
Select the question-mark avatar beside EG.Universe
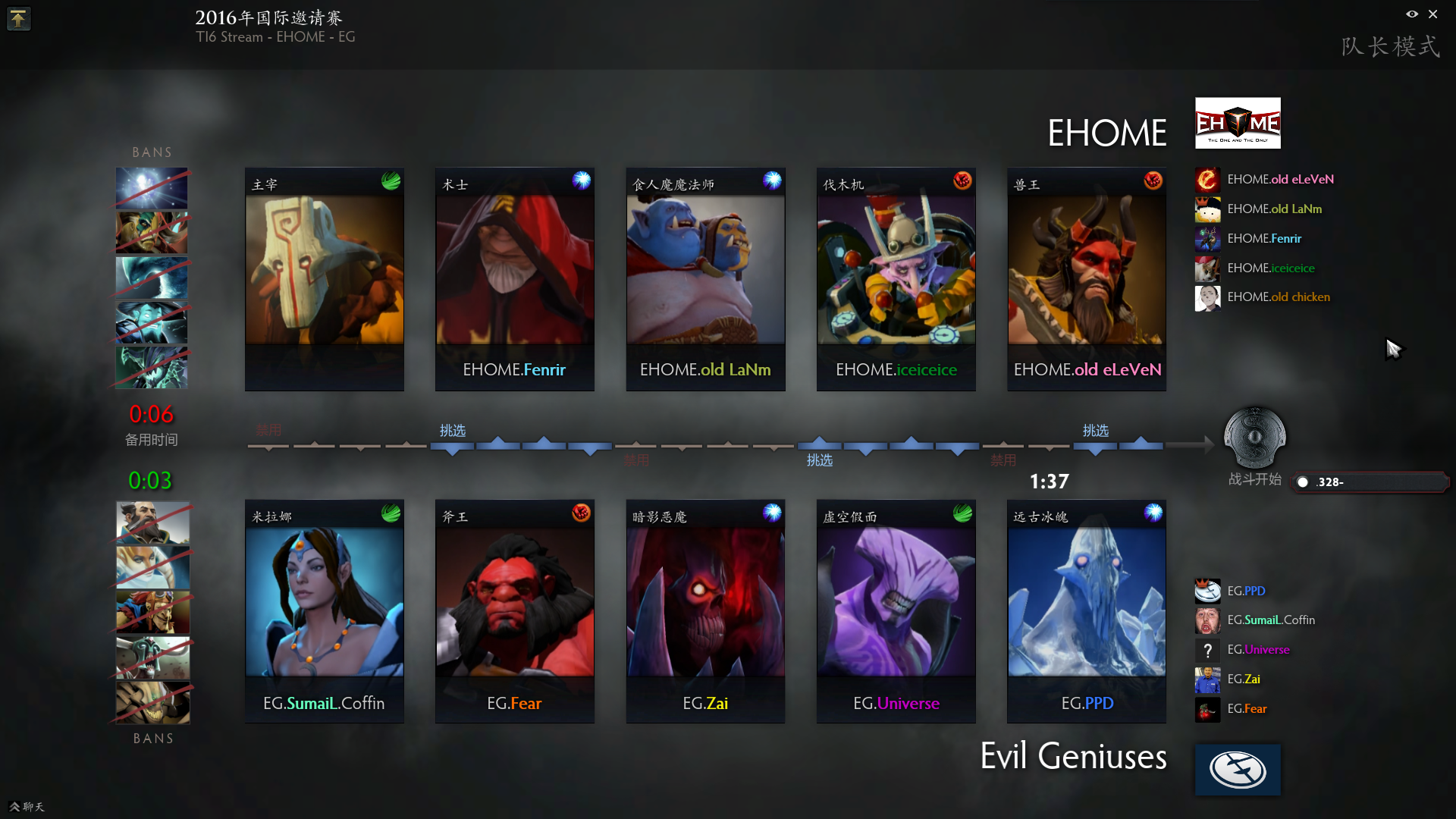pos(1207,650)
